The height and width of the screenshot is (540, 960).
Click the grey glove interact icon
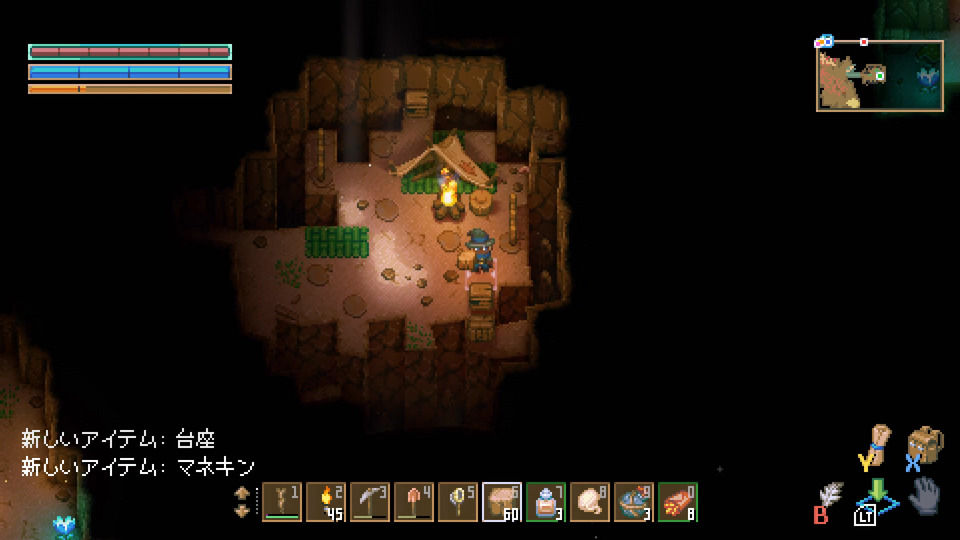(924, 495)
